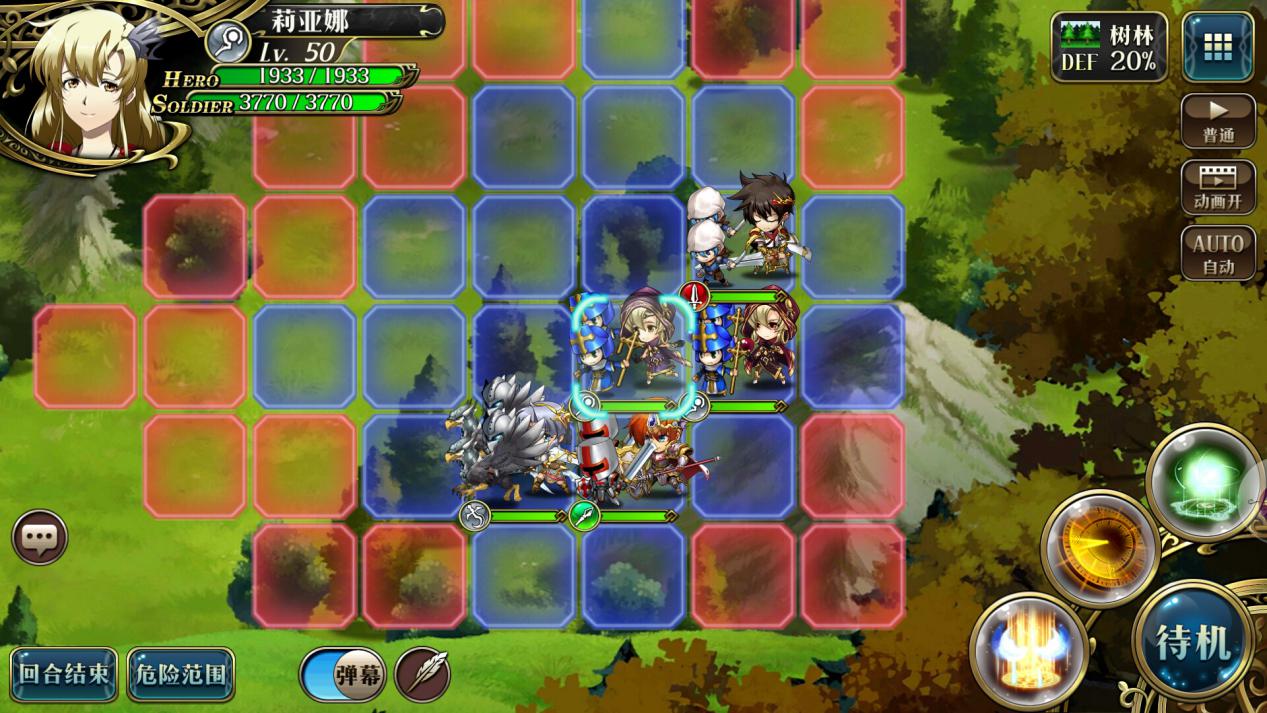Open the chat speech bubble
Viewport: 1267px width, 713px height.
point(40,538)
